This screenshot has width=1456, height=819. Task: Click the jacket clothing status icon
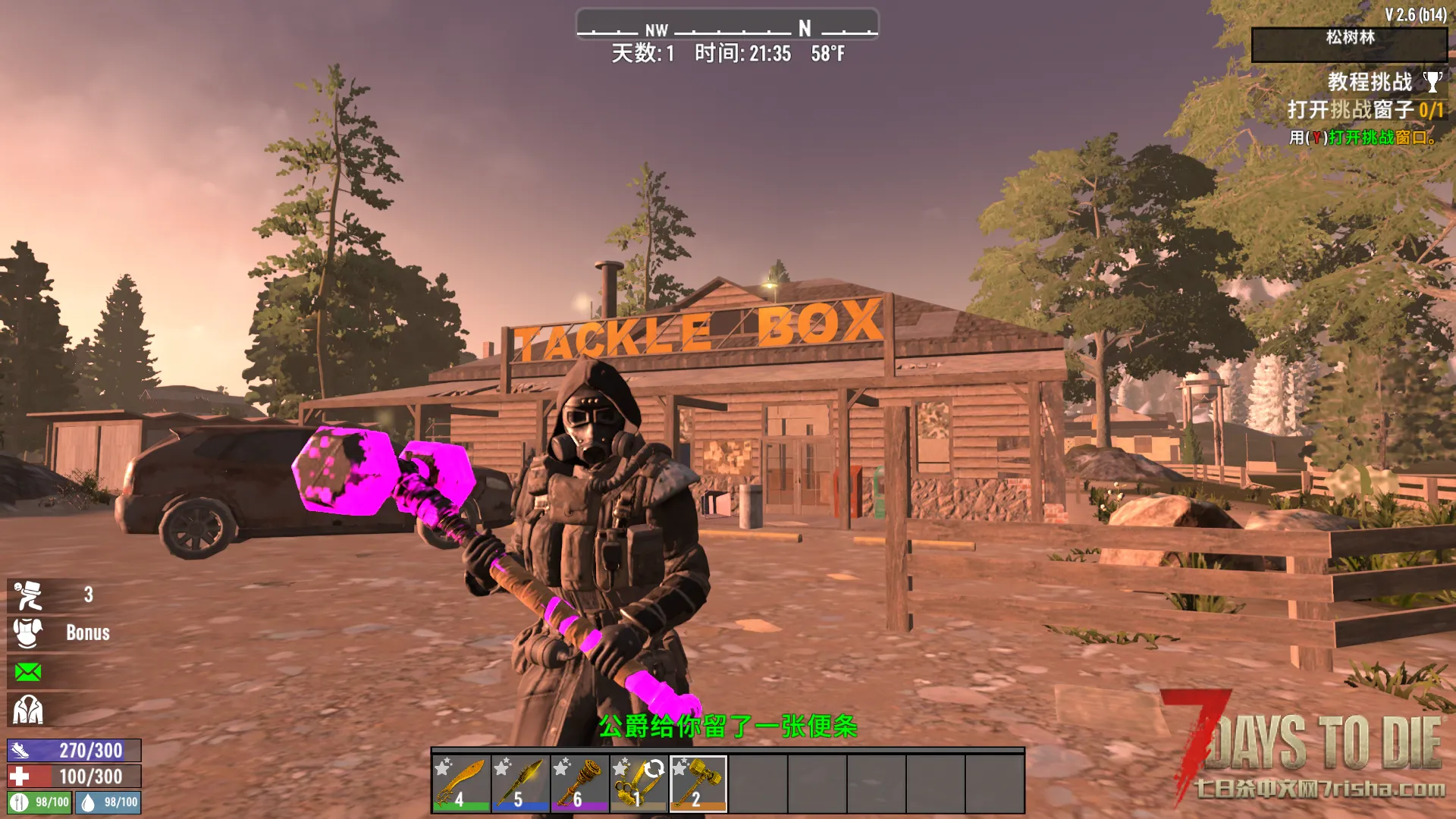(x=28, y=711)
